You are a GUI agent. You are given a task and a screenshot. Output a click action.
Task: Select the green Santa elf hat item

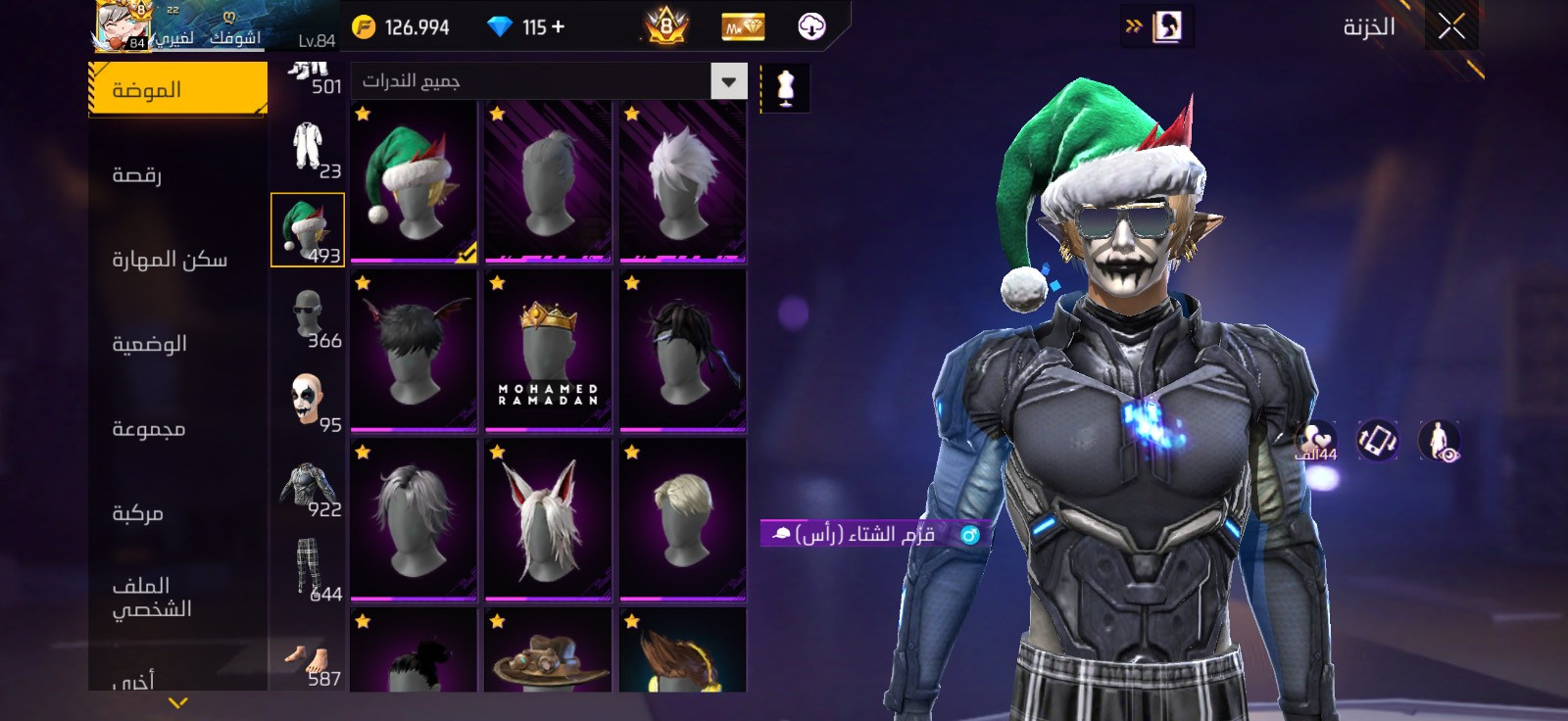coord(414,182)
